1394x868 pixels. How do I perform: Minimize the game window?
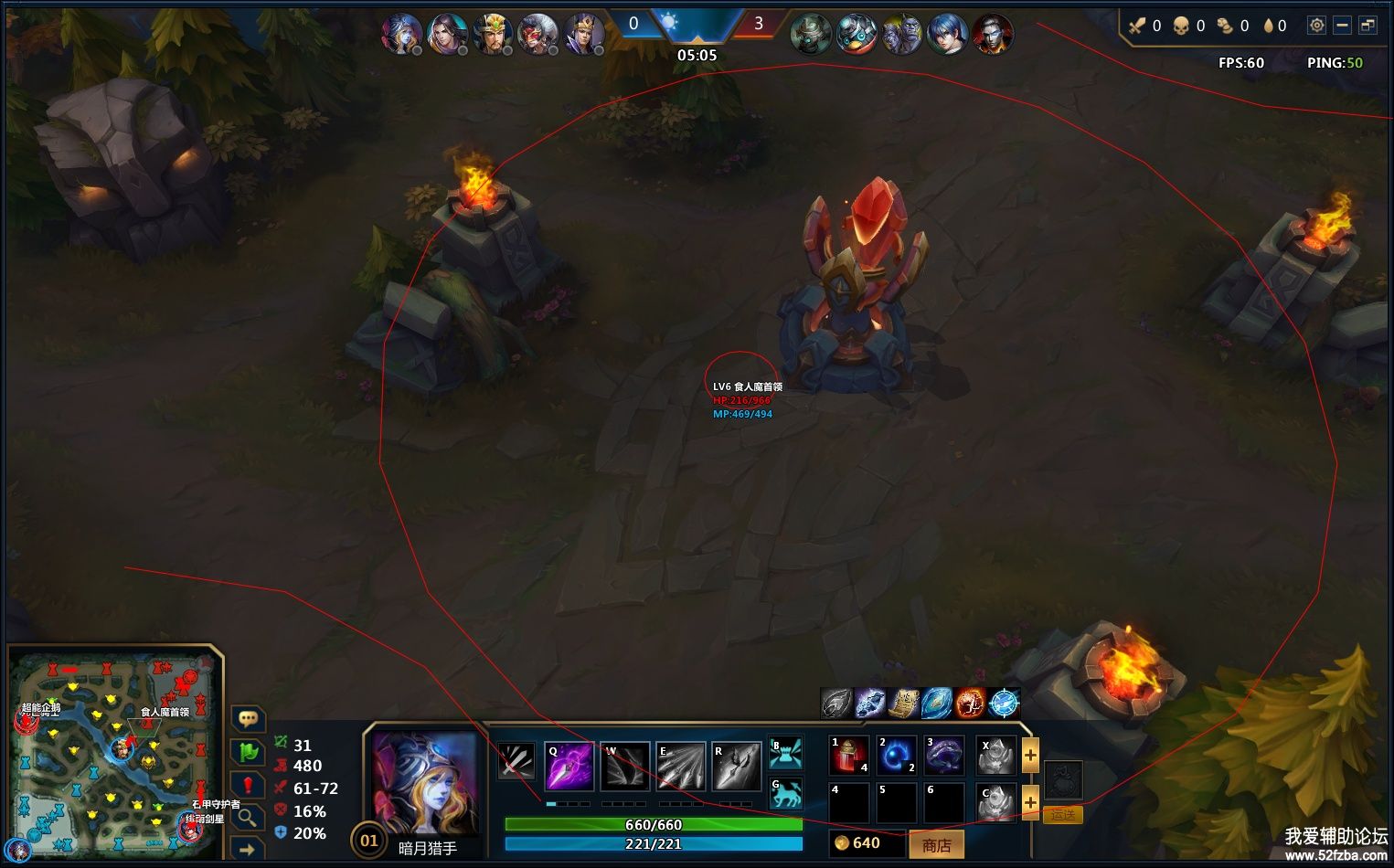pyautogui.click(x=1342, y=26)
